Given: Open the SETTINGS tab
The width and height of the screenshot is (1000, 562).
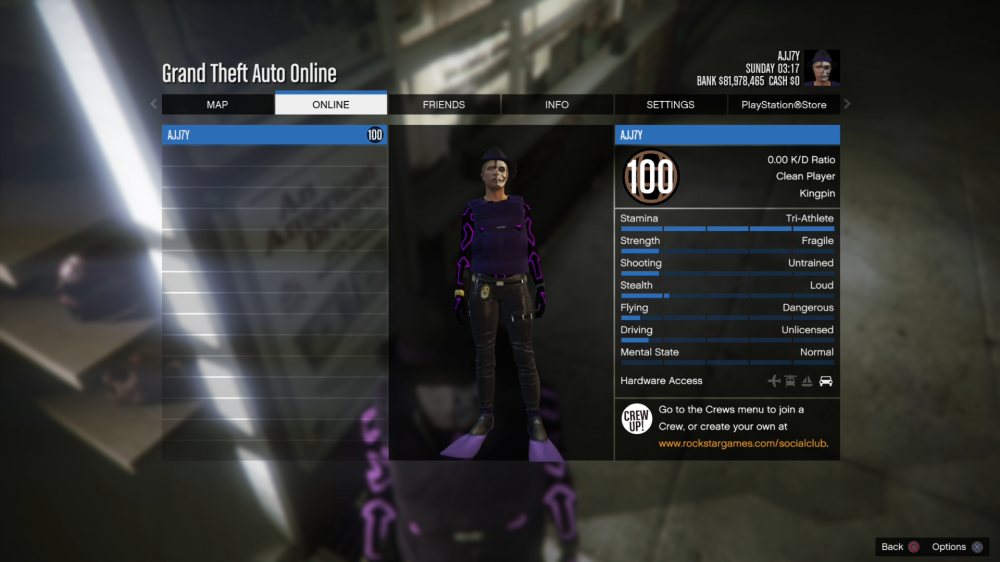Looking at the screenshot, I should click(x=670, y=105).
